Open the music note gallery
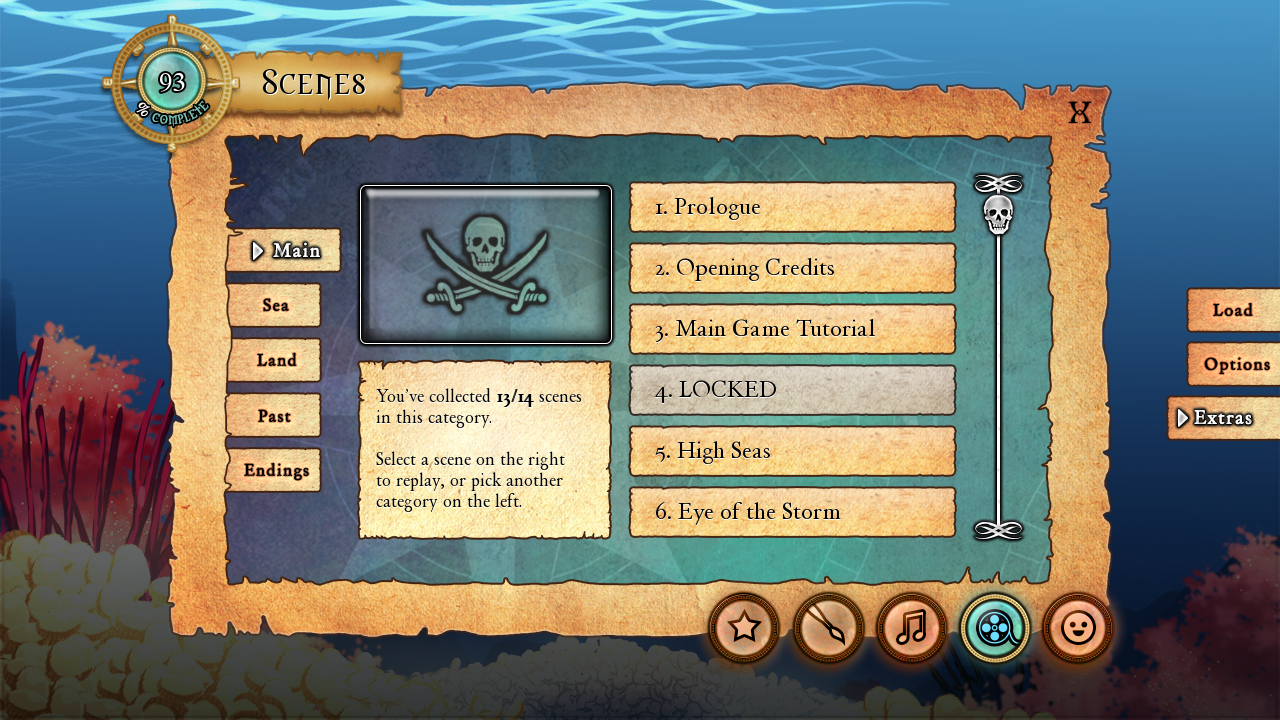This screenshot has height=720, width=1280. 911,628
